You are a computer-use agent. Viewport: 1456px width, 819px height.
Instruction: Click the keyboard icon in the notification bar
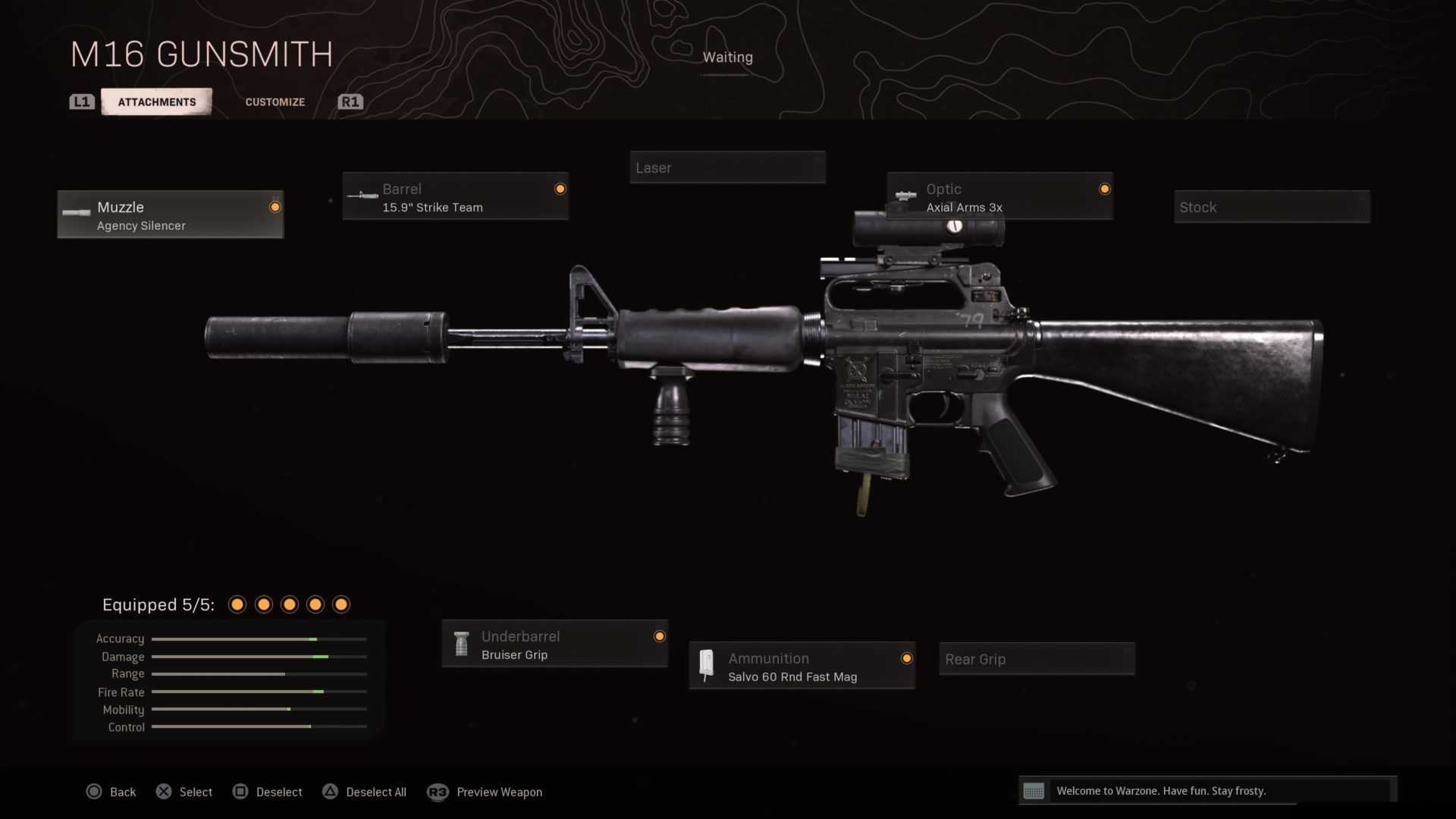(x=1034, y=791)
